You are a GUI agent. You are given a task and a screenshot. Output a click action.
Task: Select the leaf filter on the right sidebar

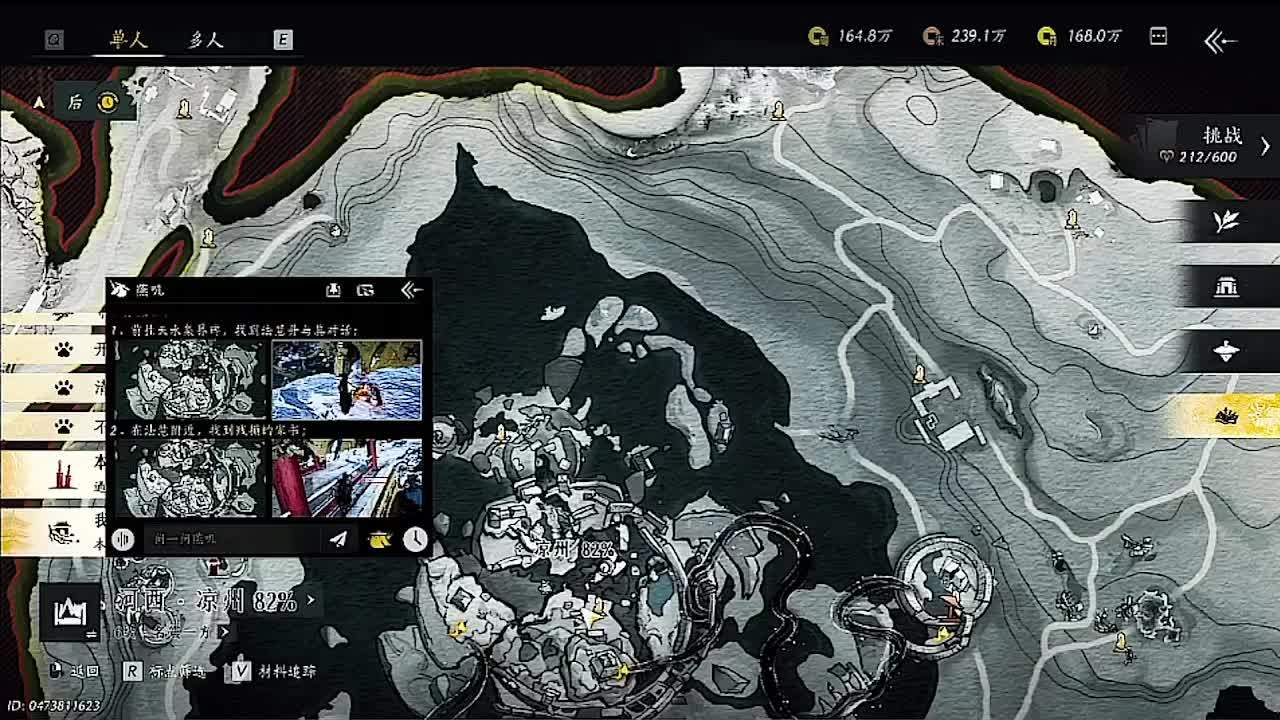(x=1227, y=222)
